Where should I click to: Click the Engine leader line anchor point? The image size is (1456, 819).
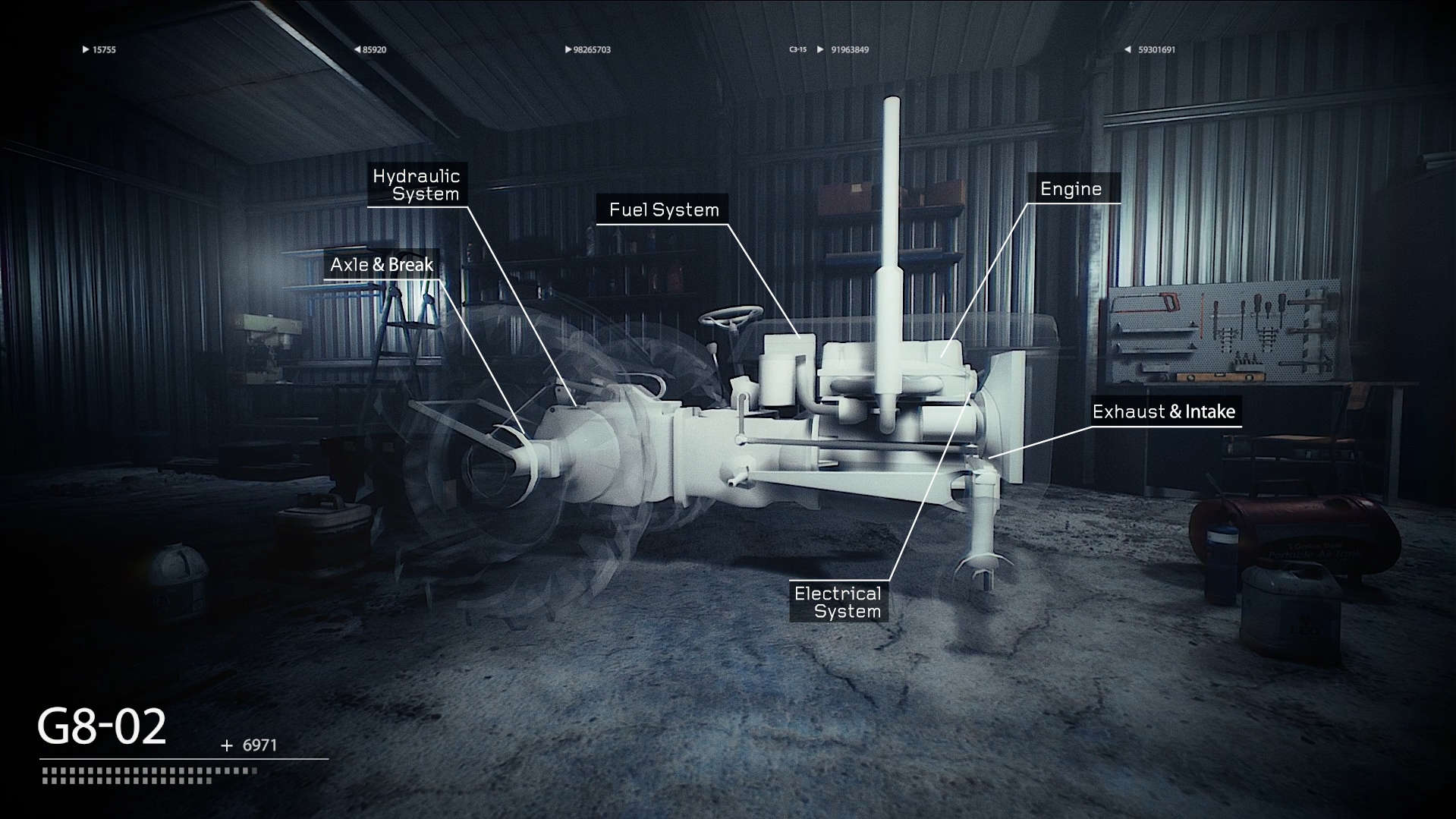pyautogui.click(x=941, y=357)
